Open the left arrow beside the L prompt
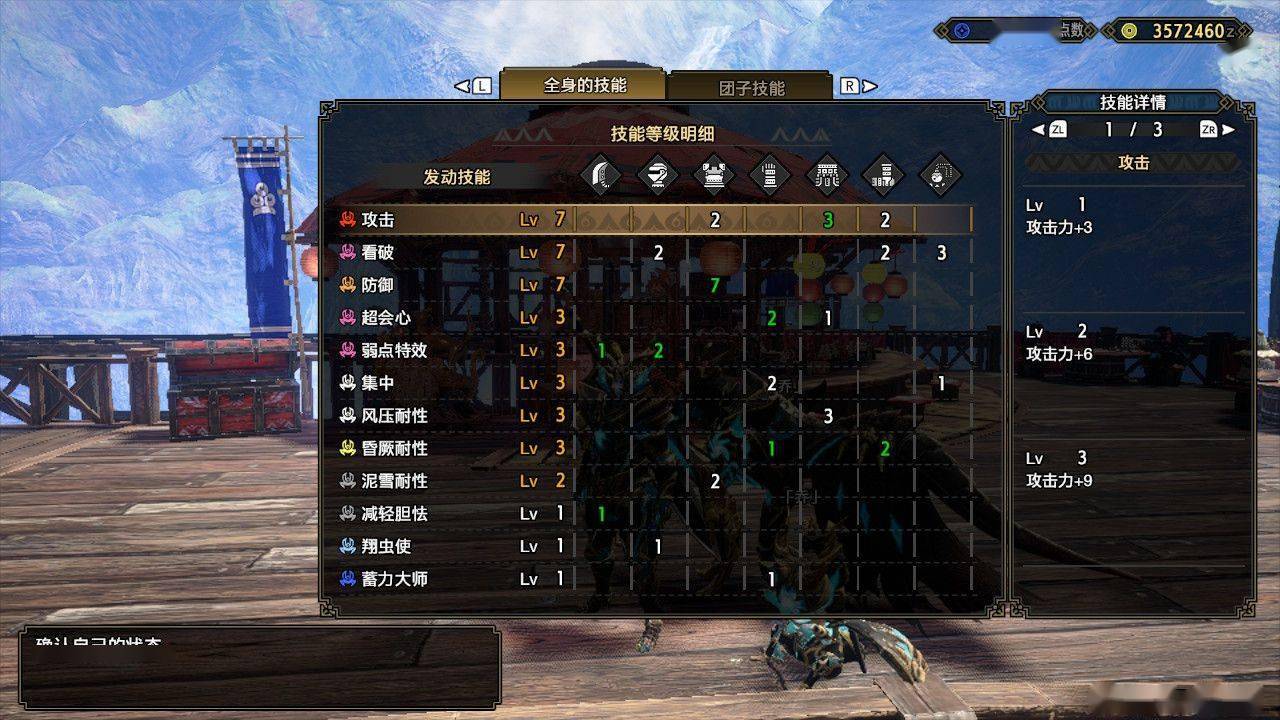Image resolution: width=1280 pixels, height=720 pixels. pos(459,86)
